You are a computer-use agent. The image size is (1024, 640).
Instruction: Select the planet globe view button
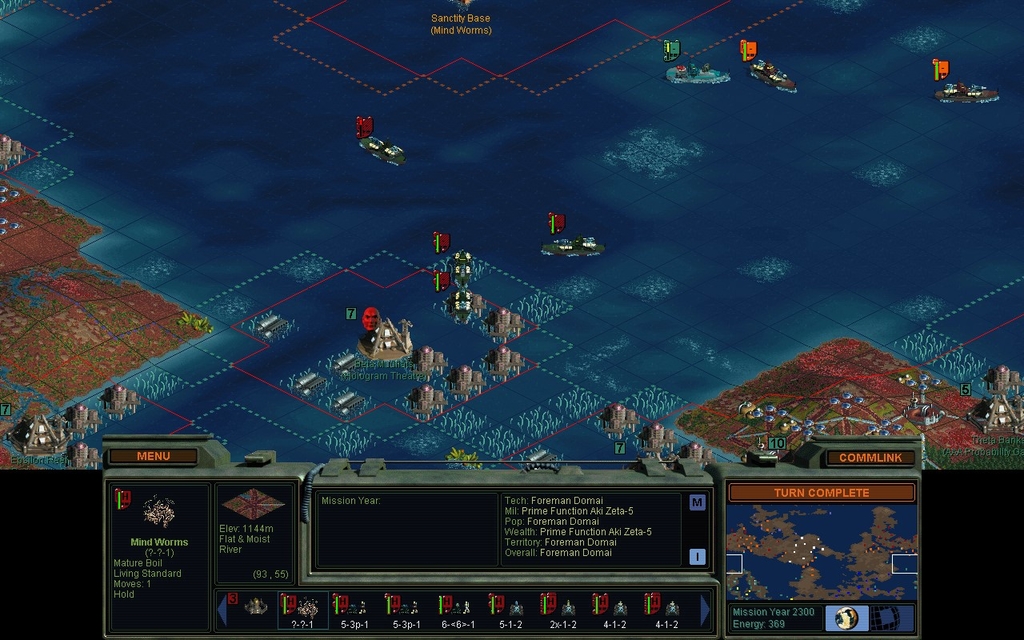tap(846, 617)
